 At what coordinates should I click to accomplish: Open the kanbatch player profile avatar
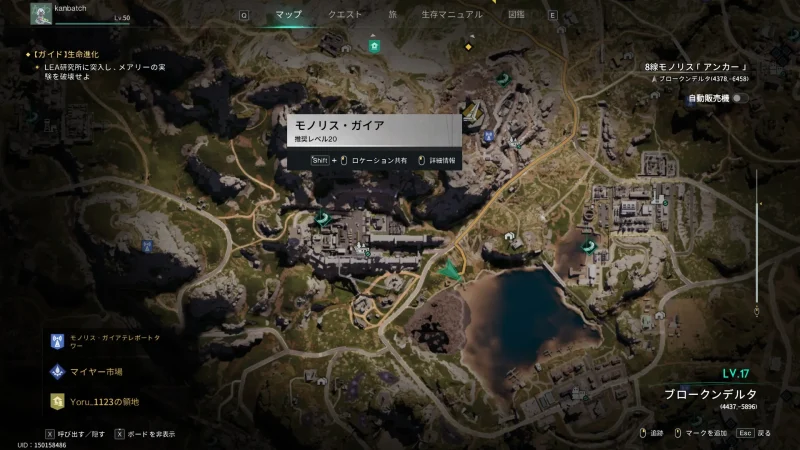pos(41,13)
